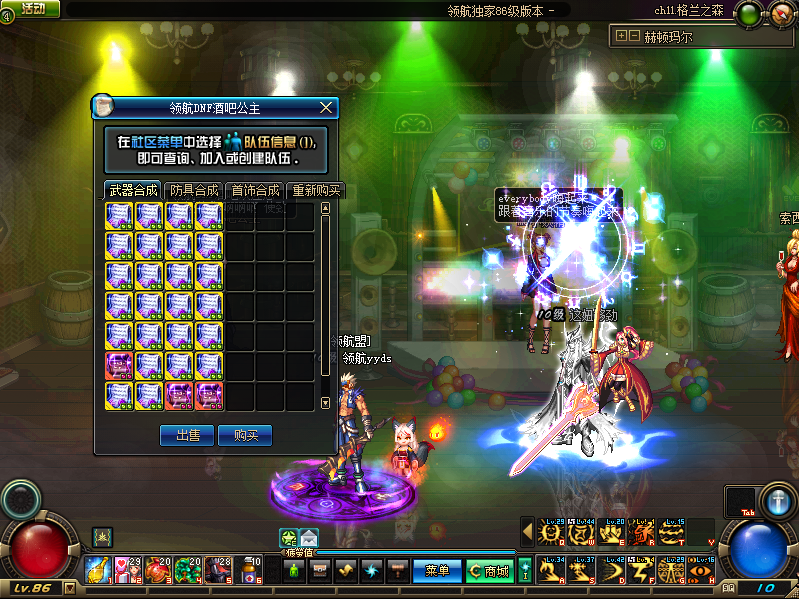
Task: Click the compass icon in the top-right corner
Action: [780, 13]
